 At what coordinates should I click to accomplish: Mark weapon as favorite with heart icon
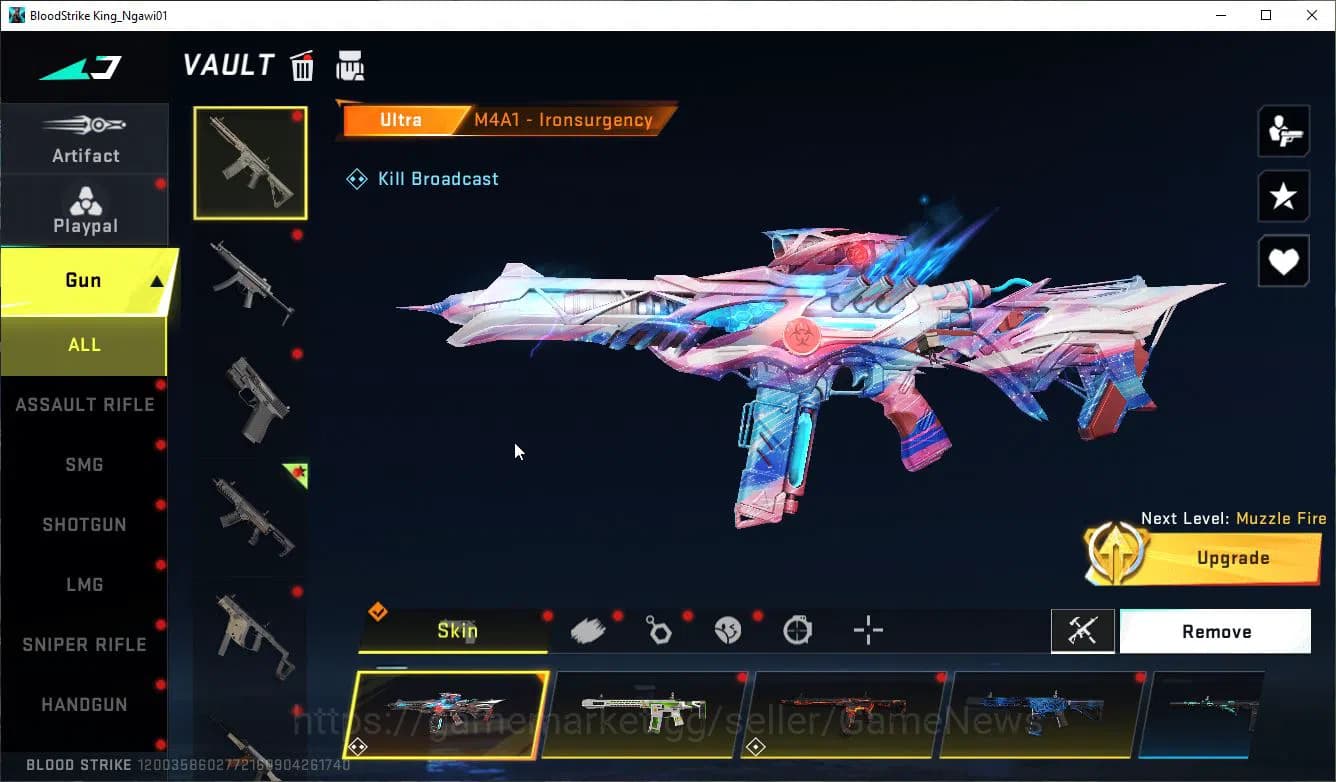(x=1283, y=261)
